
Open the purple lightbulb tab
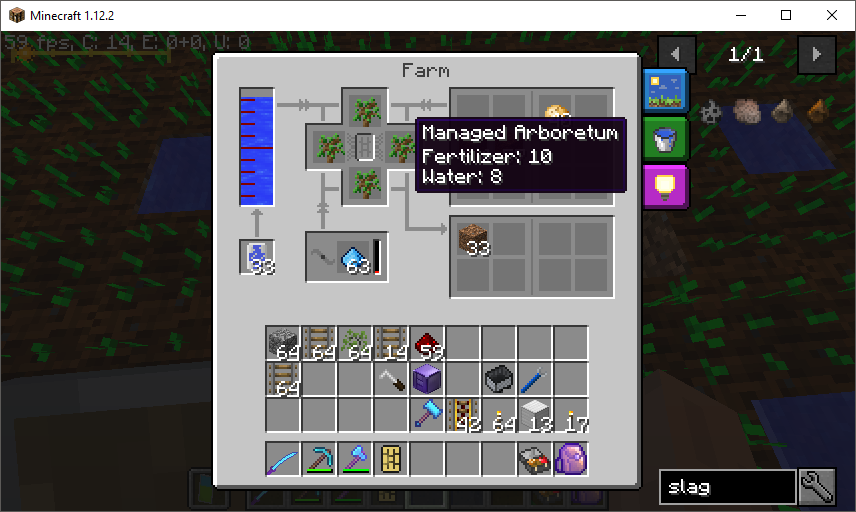[x=661, y=185]
